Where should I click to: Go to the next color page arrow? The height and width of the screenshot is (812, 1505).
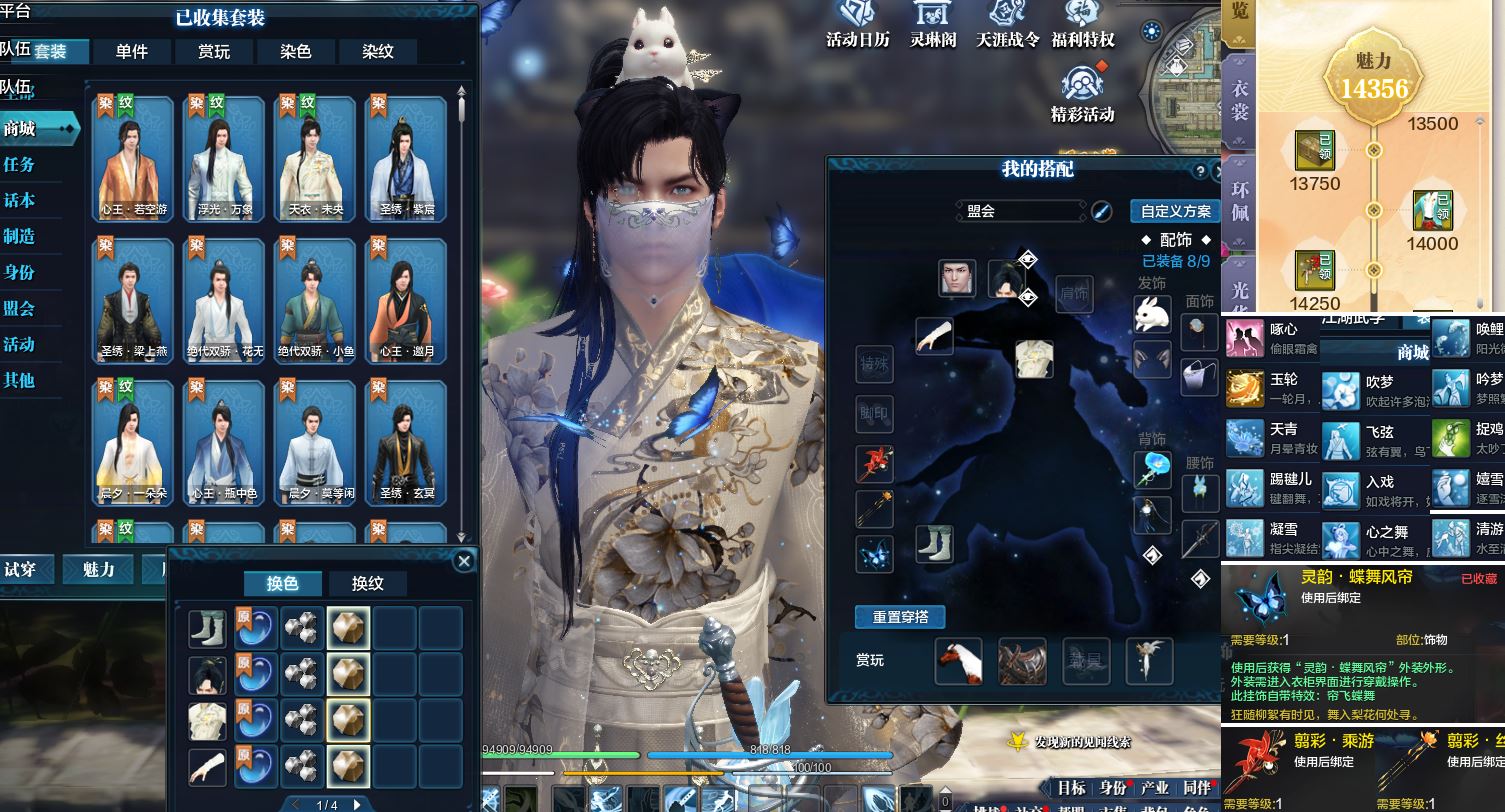click(357, 804)
